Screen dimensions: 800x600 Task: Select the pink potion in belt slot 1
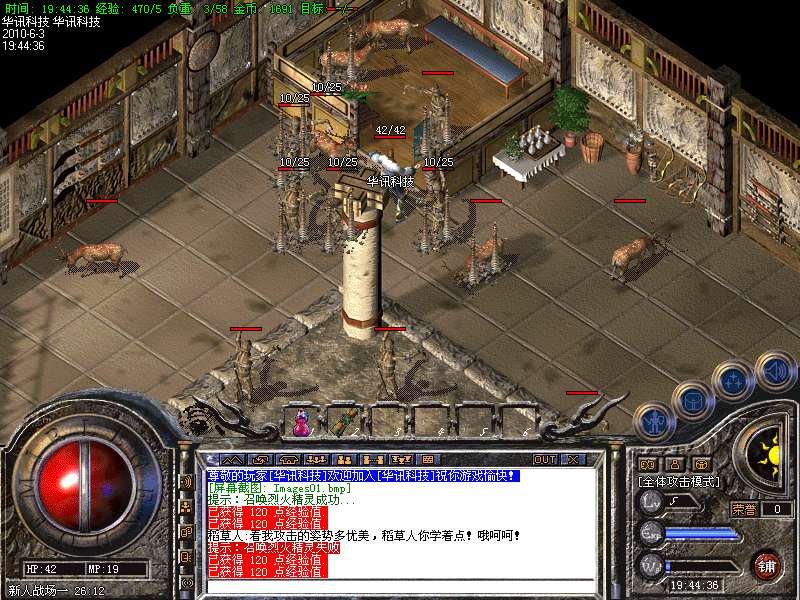299,423
